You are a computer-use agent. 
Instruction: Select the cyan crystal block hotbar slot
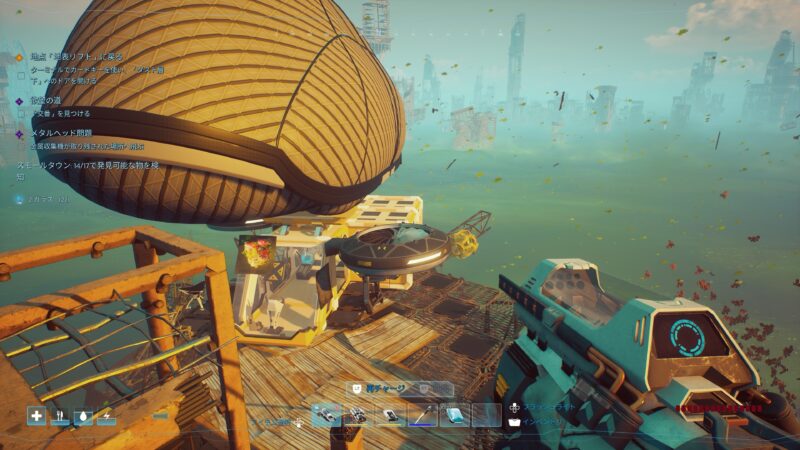[454, 415]
